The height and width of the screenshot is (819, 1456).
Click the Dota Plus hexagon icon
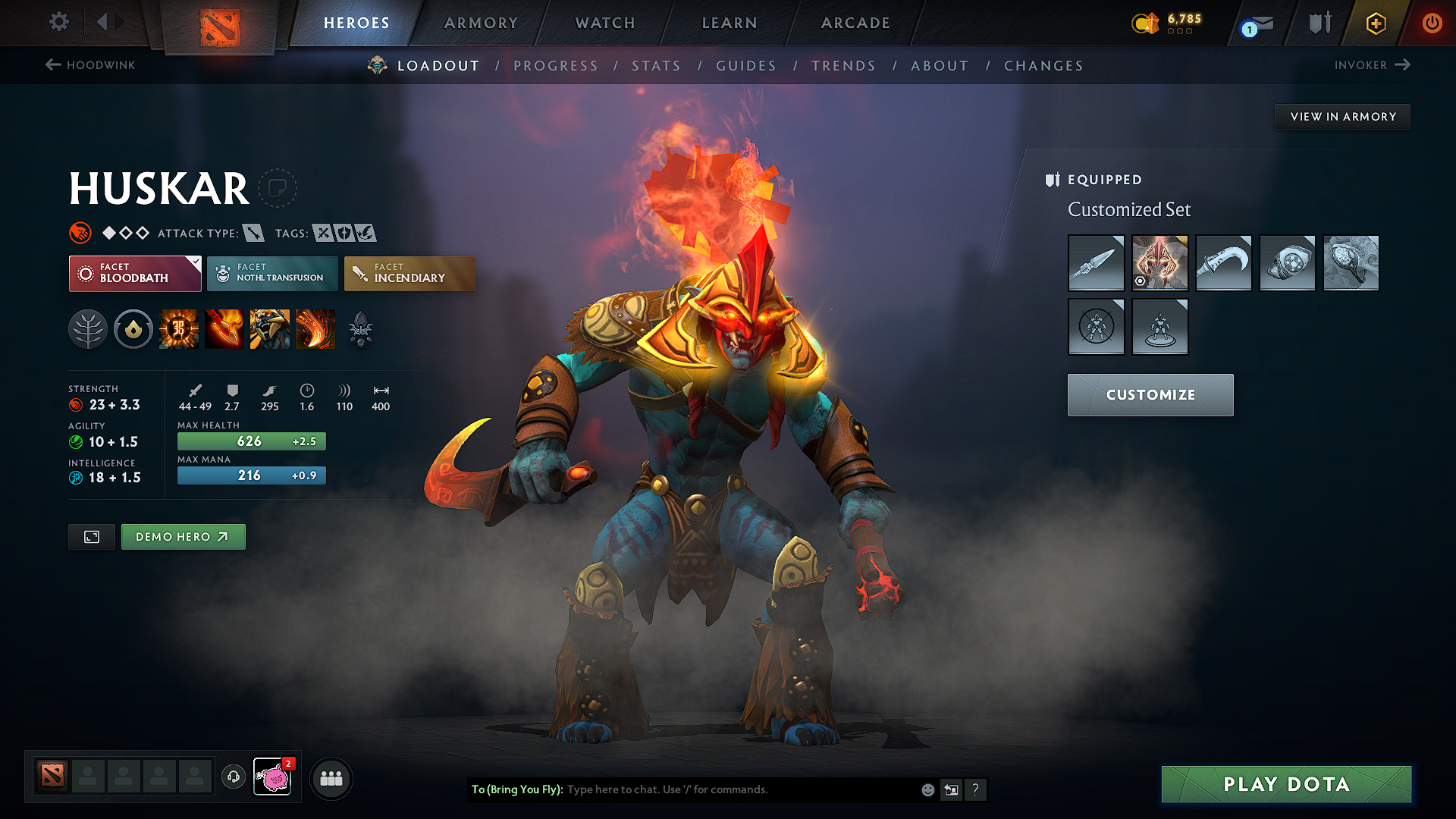(1375, 23)
